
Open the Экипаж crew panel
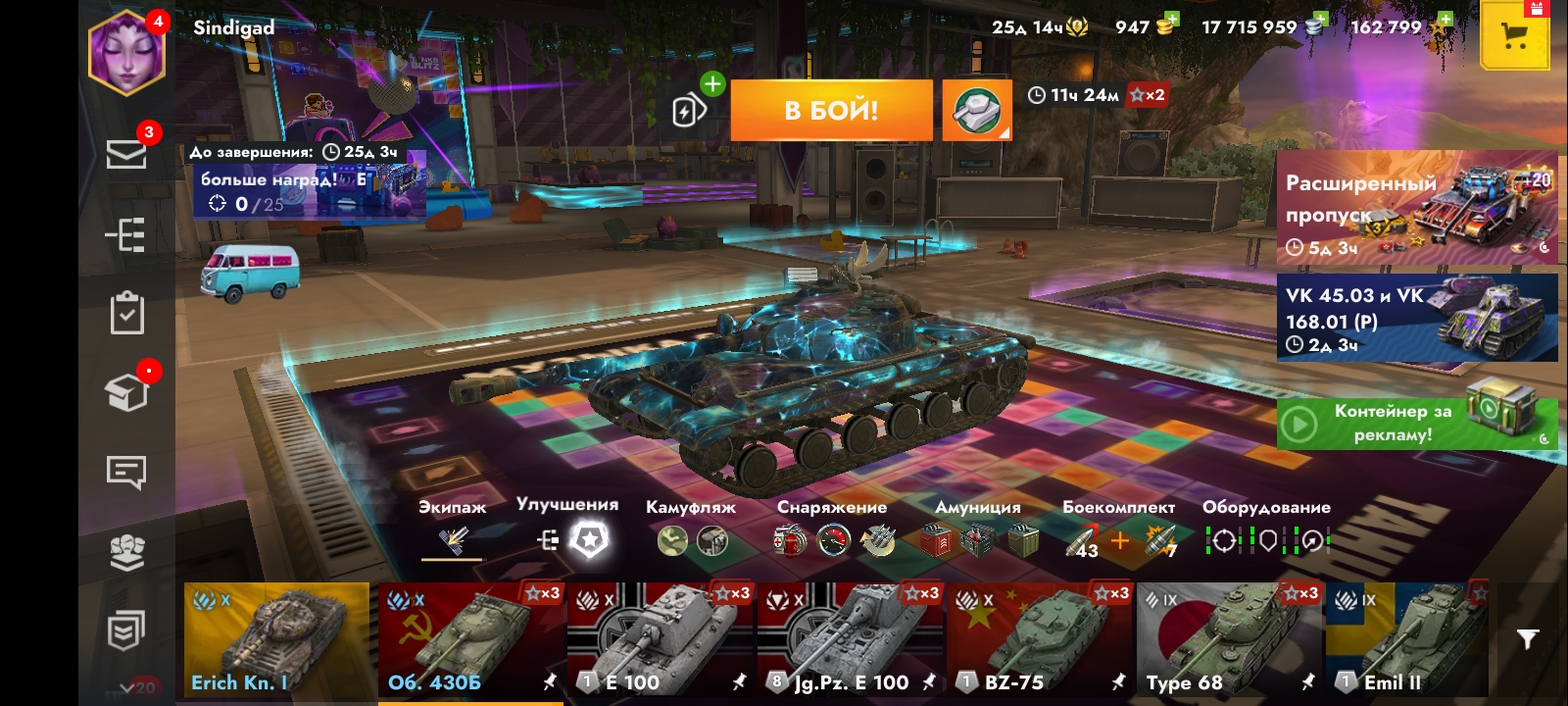453,538
